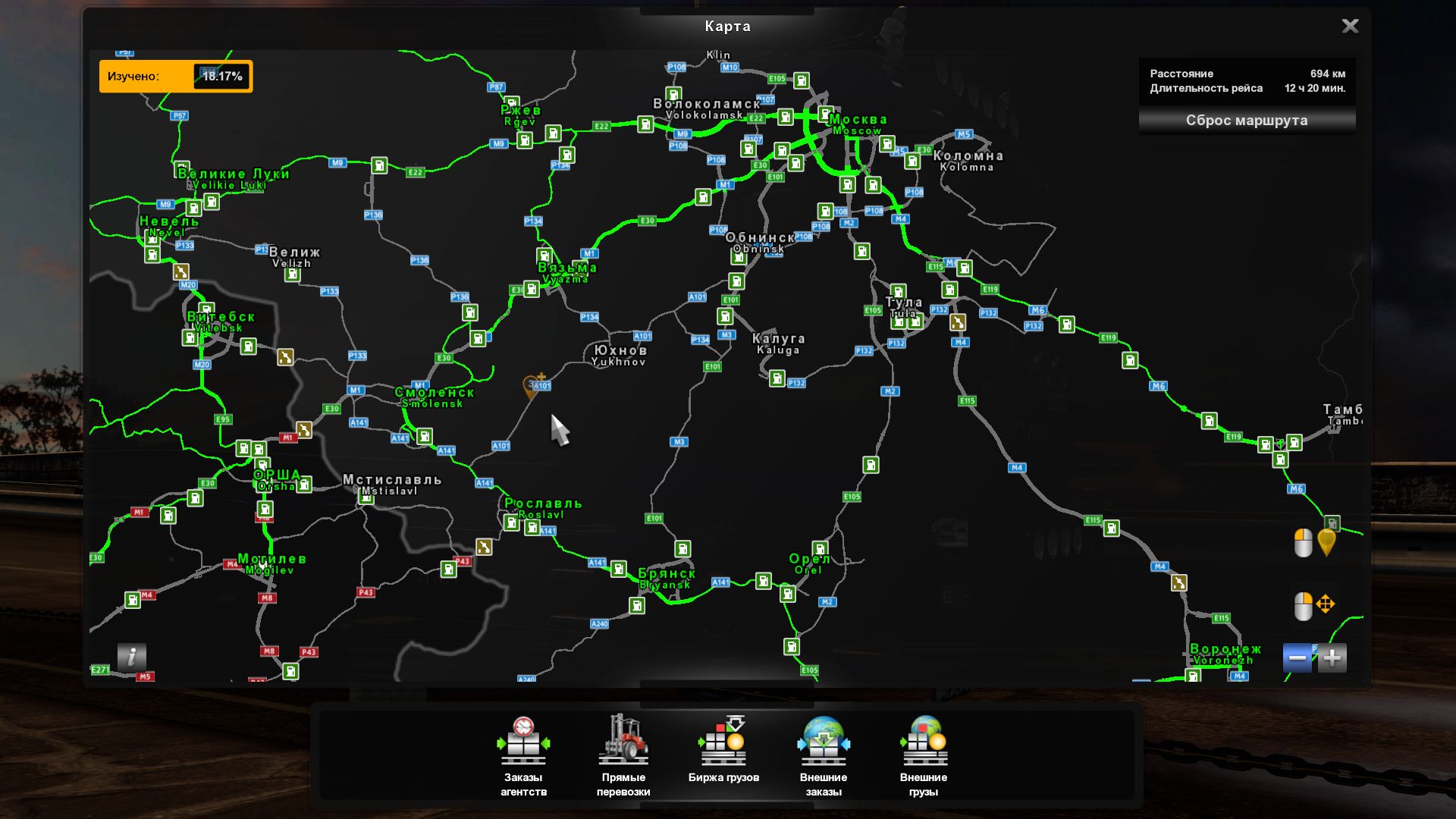Image resolution: width=1456 pixels, height=819 pixels.
Task: Click the zoom in plus button
Action: pyautogui.click(x=1333, y=658)
